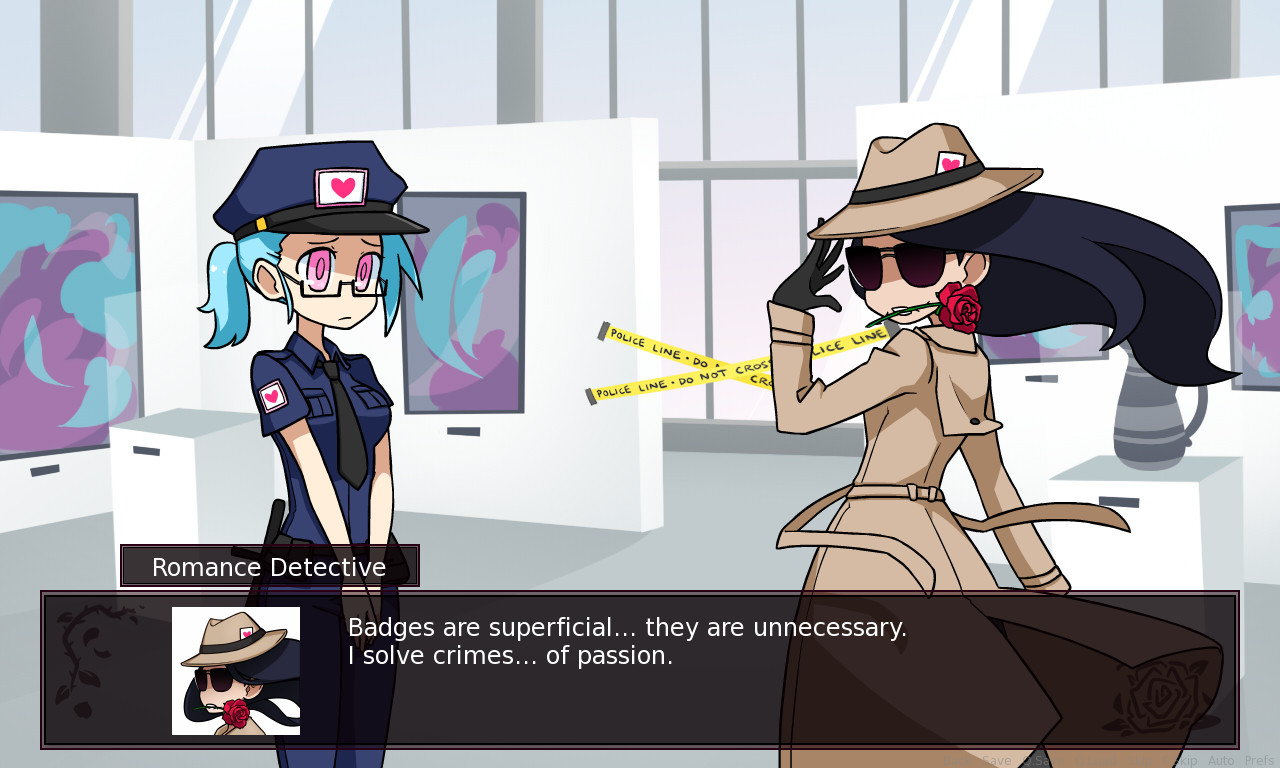This screenshot has height=768, width=1280.
Task: Click the heart emblem on the police cap
Action: pos(340,185)
